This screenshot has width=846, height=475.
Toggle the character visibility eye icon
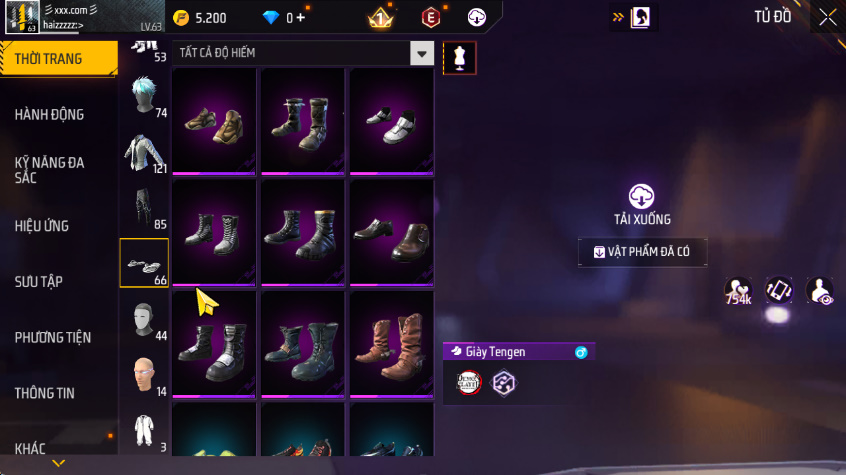[x=820, y=291]
